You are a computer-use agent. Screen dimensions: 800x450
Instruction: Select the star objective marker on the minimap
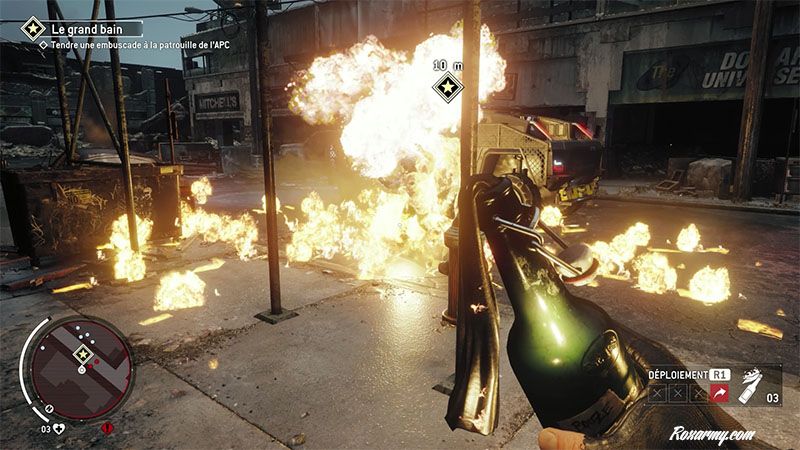tap(83, 355)
